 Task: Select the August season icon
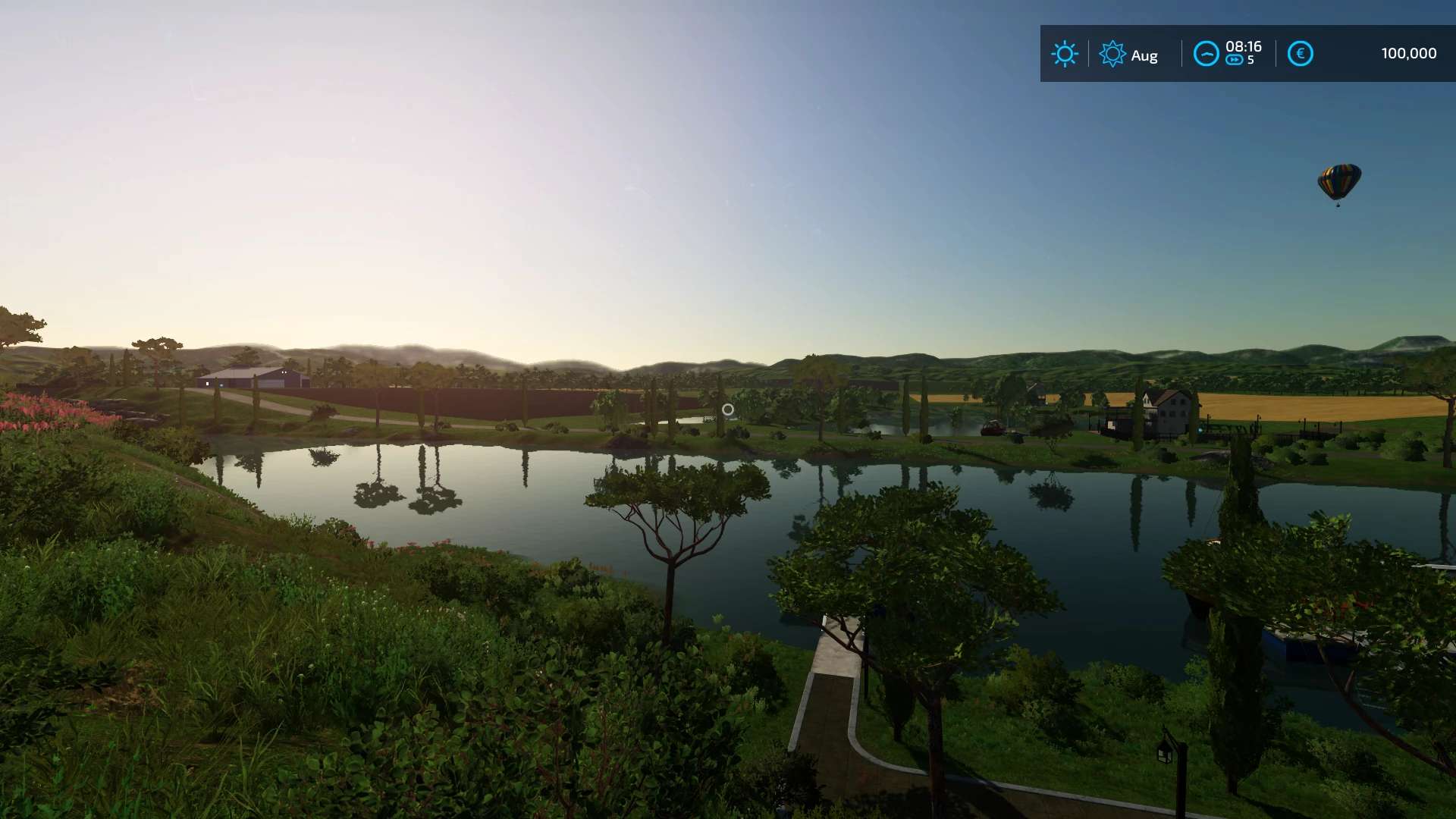coord(1112,54)
